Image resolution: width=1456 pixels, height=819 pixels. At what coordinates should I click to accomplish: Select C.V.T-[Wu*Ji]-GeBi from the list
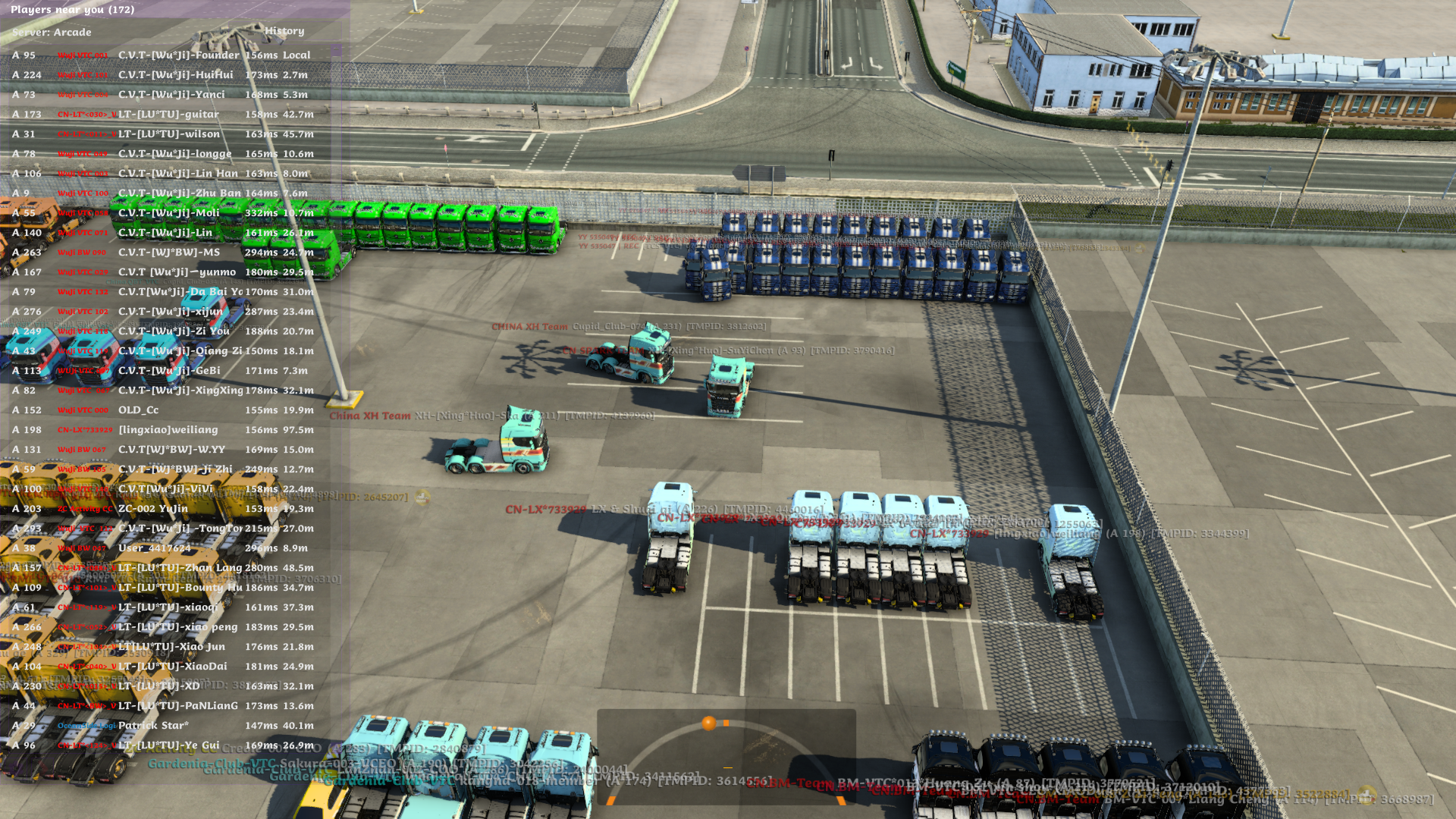[169, 371]
